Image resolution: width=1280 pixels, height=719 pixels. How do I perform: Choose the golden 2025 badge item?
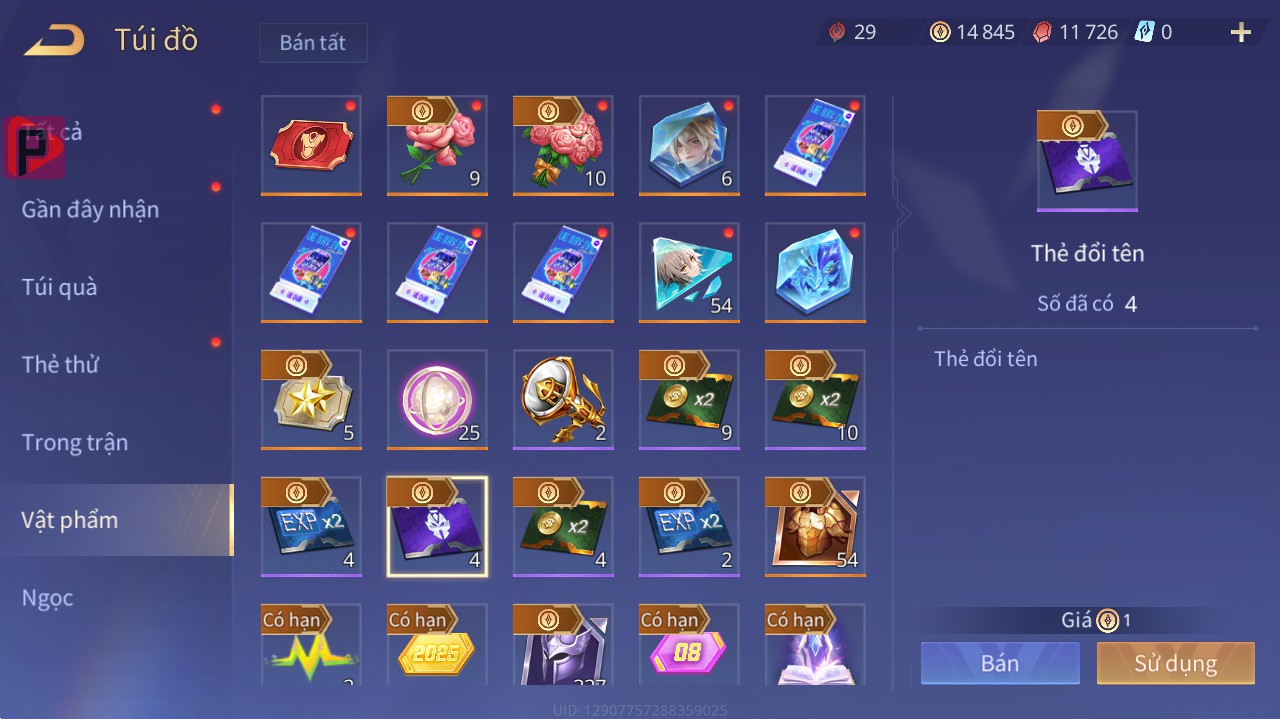(437, 646)
